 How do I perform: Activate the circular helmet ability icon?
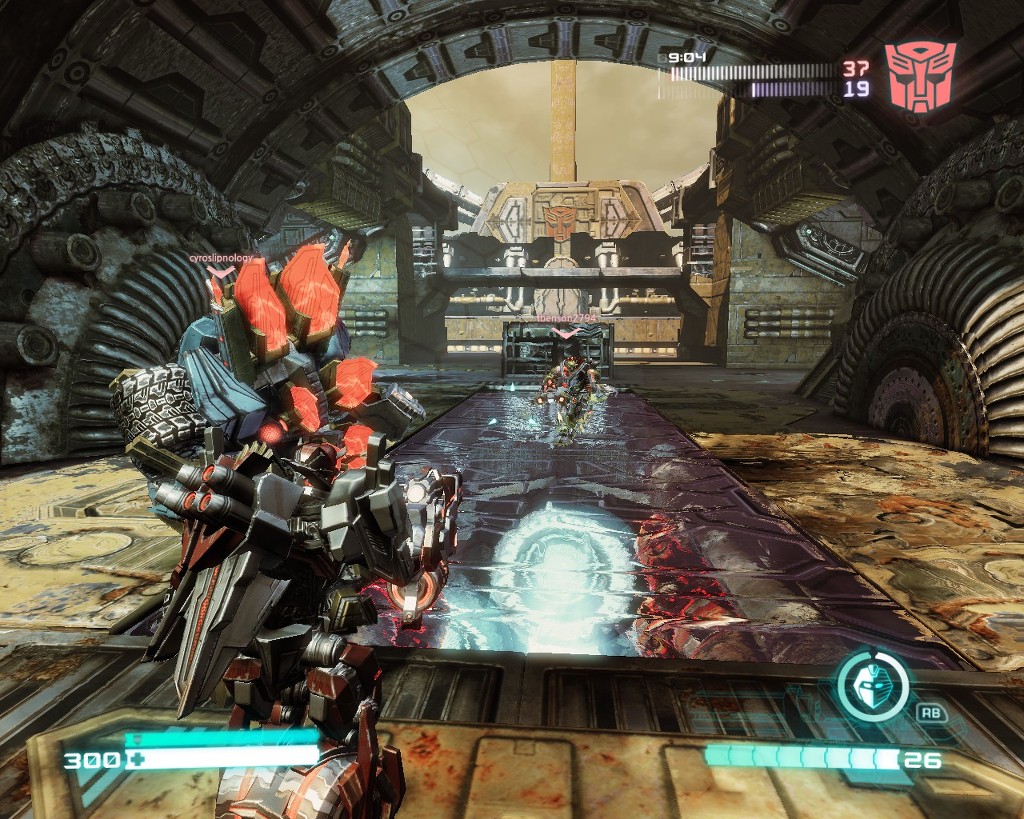click(872, 686)
